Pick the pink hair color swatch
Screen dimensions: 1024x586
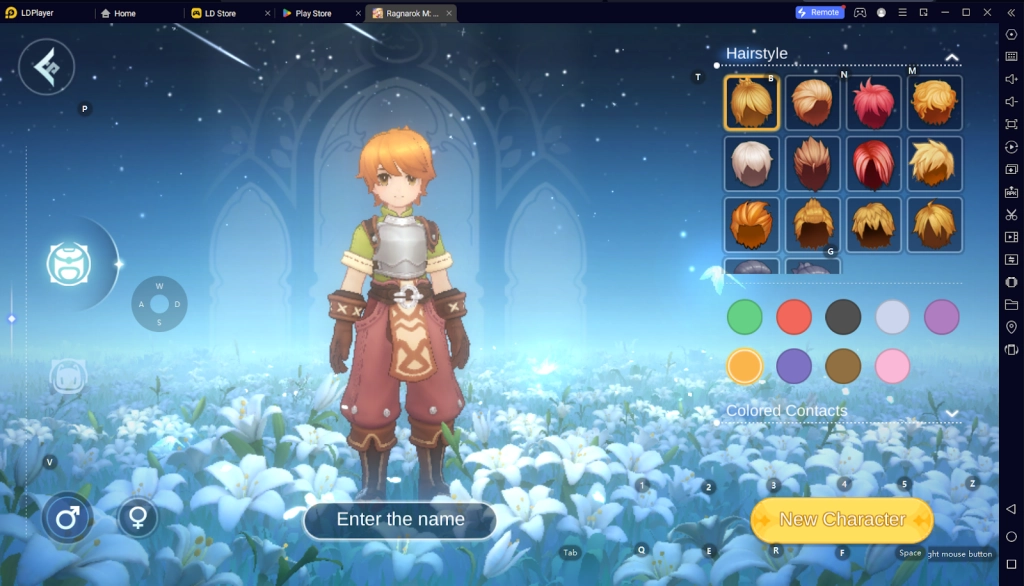click(x=892, y=366)
